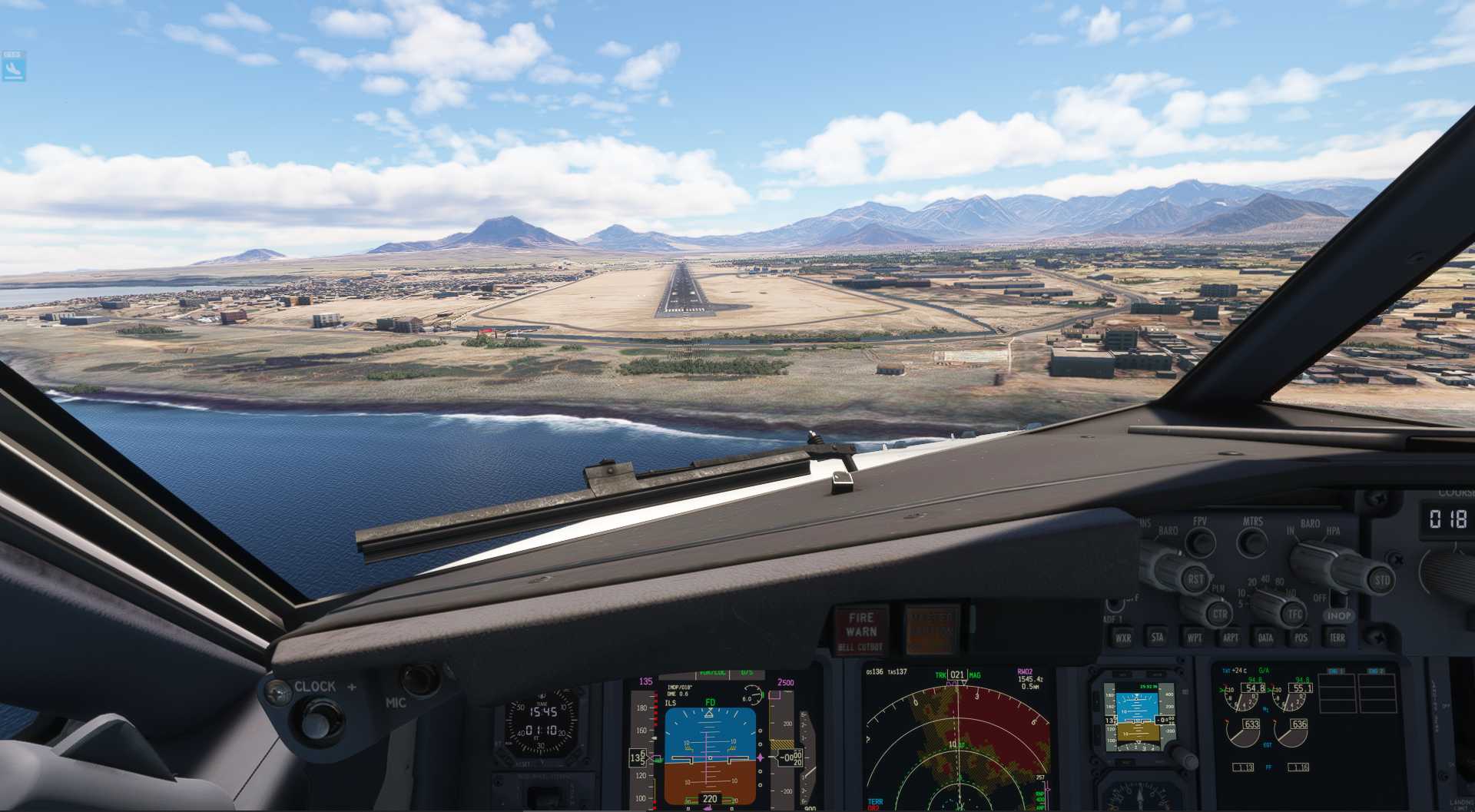The image size is (1475, 812).
Task: Toggle the WXR weather radar button
Action: coord(1122,637)
